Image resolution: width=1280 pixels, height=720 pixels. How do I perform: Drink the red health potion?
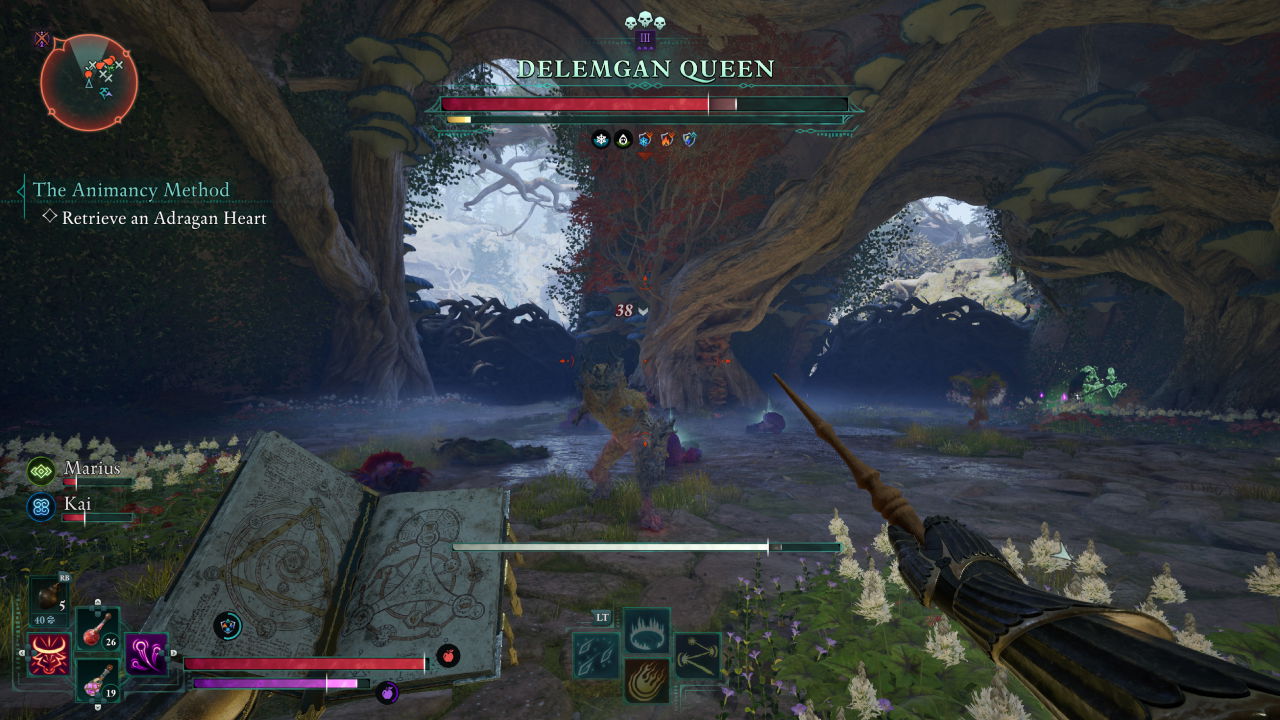pos(98,628)
